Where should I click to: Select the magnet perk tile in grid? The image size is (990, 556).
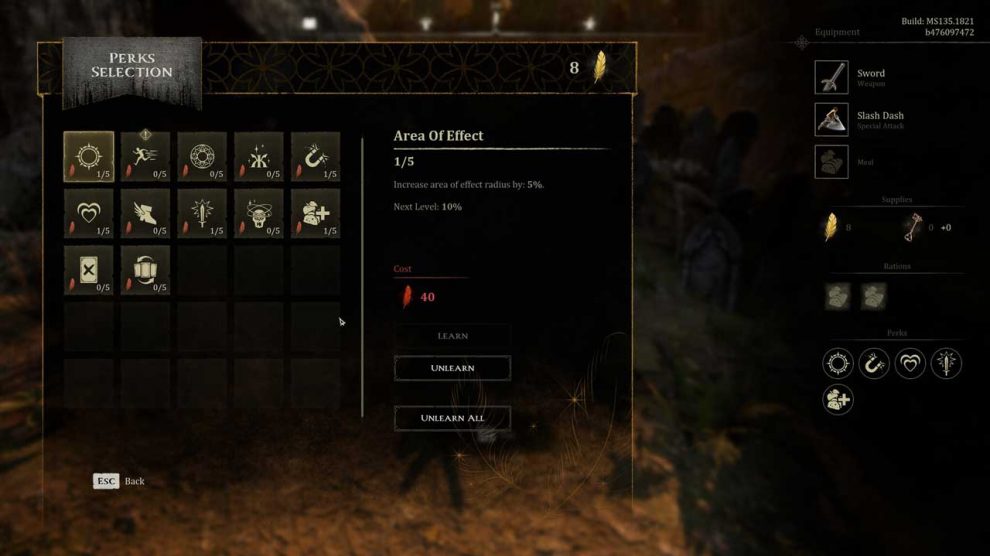pos(315,157)
